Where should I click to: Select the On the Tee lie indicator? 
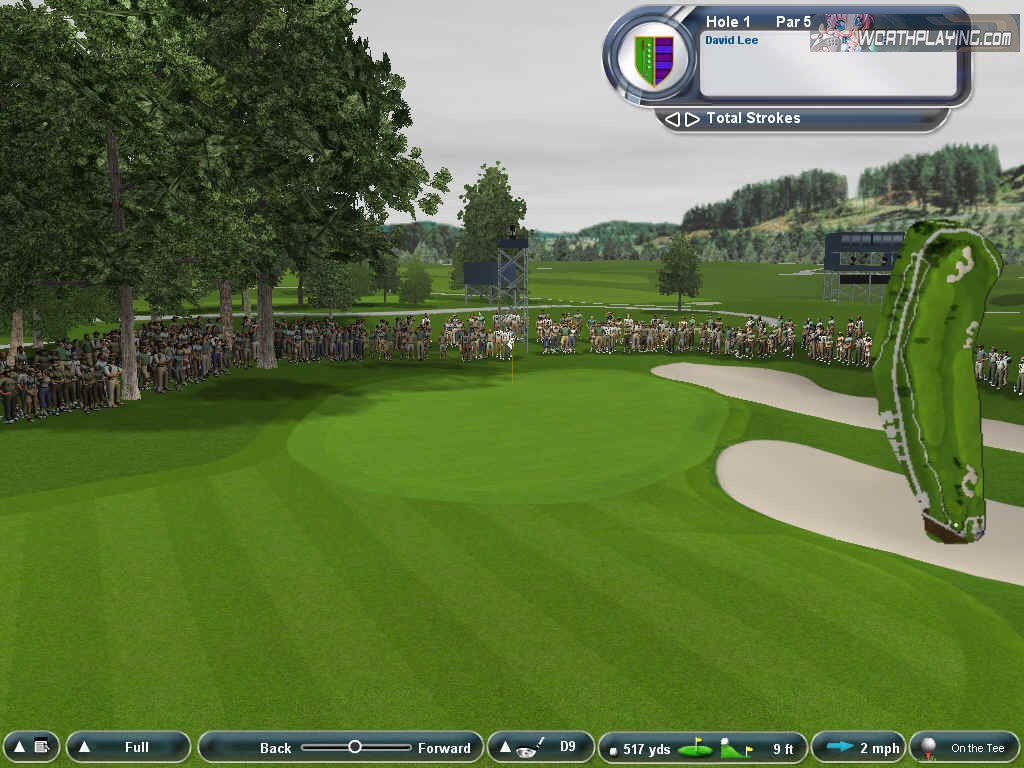click(x=964, y=747)
